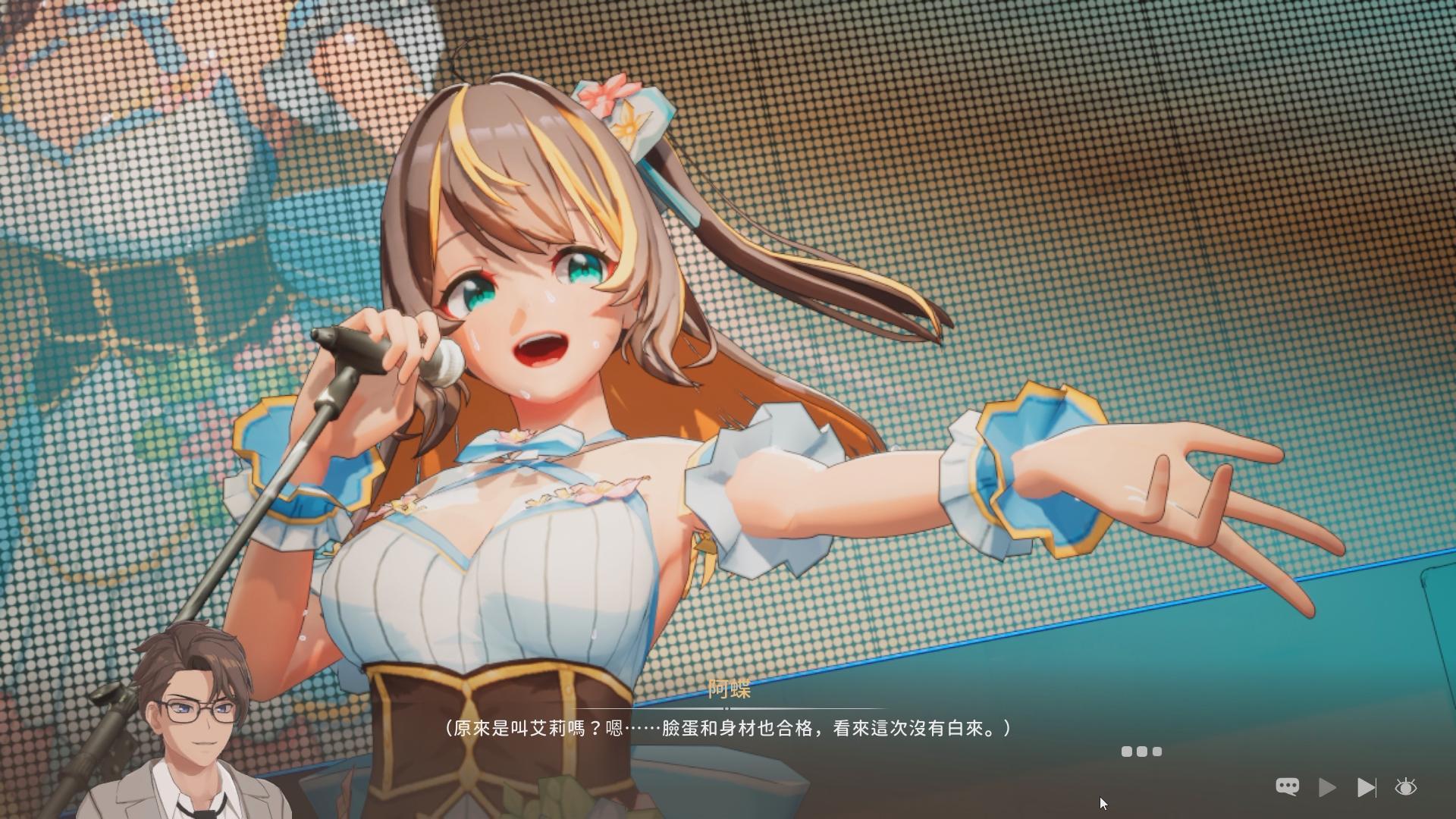Enable auto-play with the play triangle icon
Viewport: 1456px width, 819px height.
point(1326,786)
